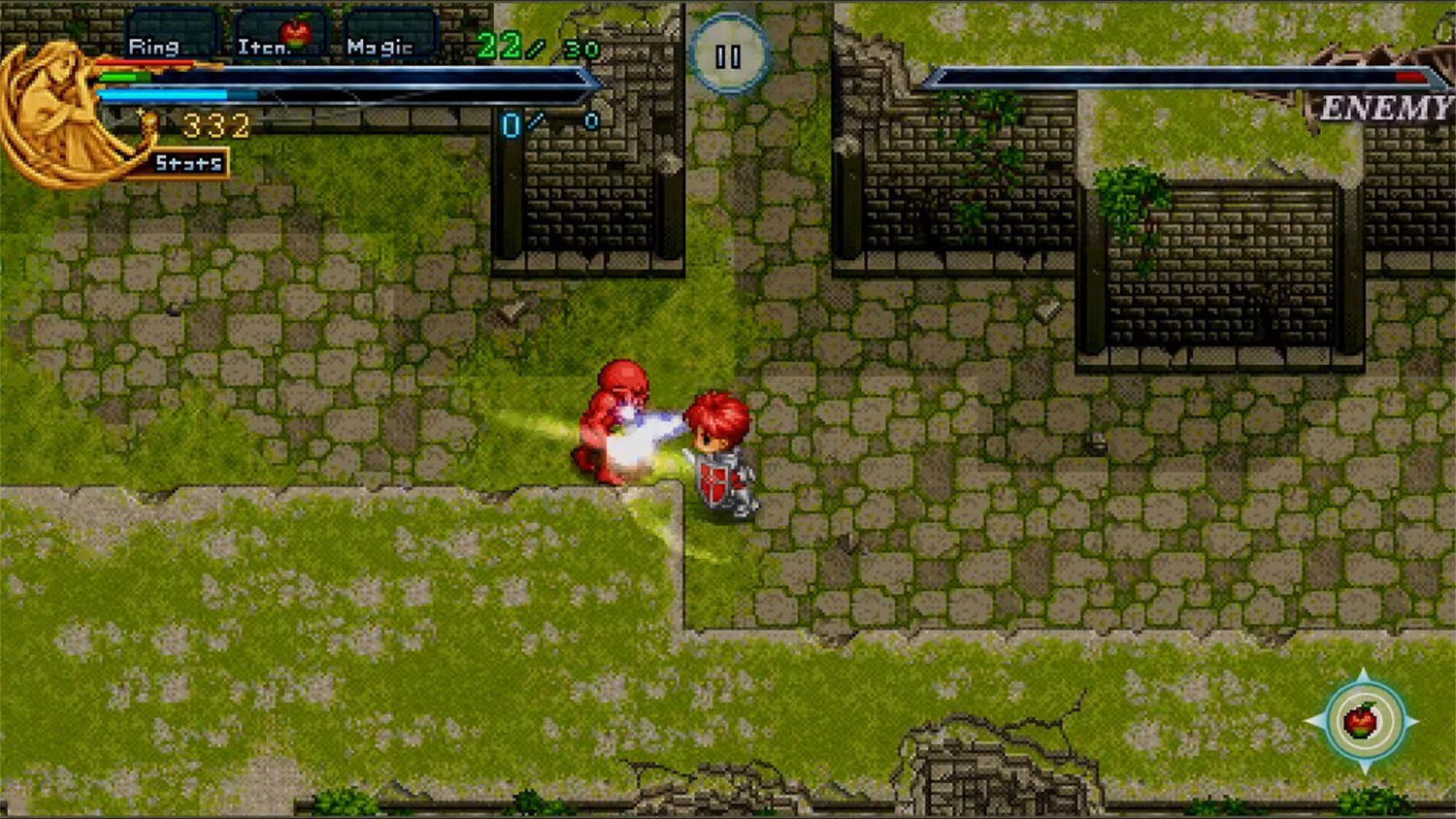
Task: Select the Ring equipment slot
Action: tap(172, 36)
